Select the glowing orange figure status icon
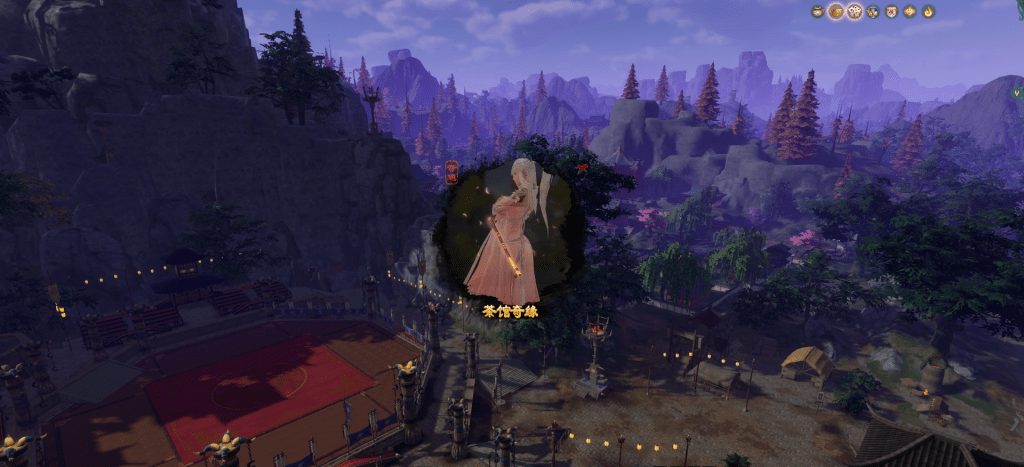Viewport: 1024px width, 467px height. [835, 11]
